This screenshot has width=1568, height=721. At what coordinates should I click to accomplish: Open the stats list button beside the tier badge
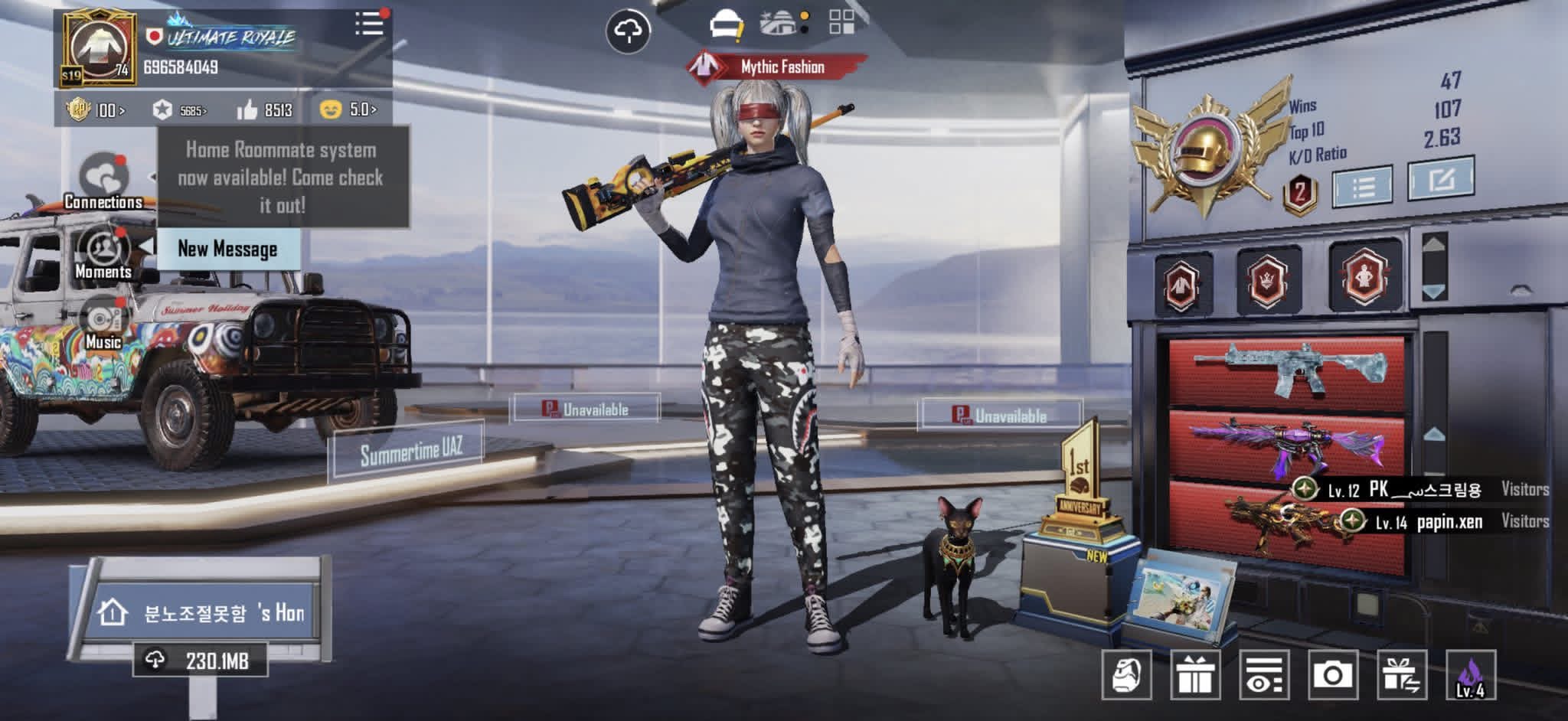(1362, 185)
